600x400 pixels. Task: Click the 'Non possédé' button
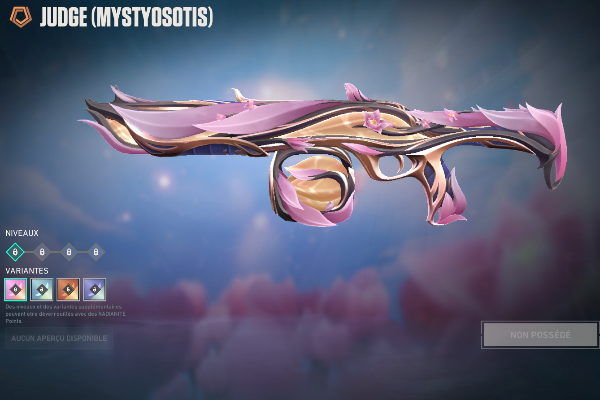pos(540,334)
